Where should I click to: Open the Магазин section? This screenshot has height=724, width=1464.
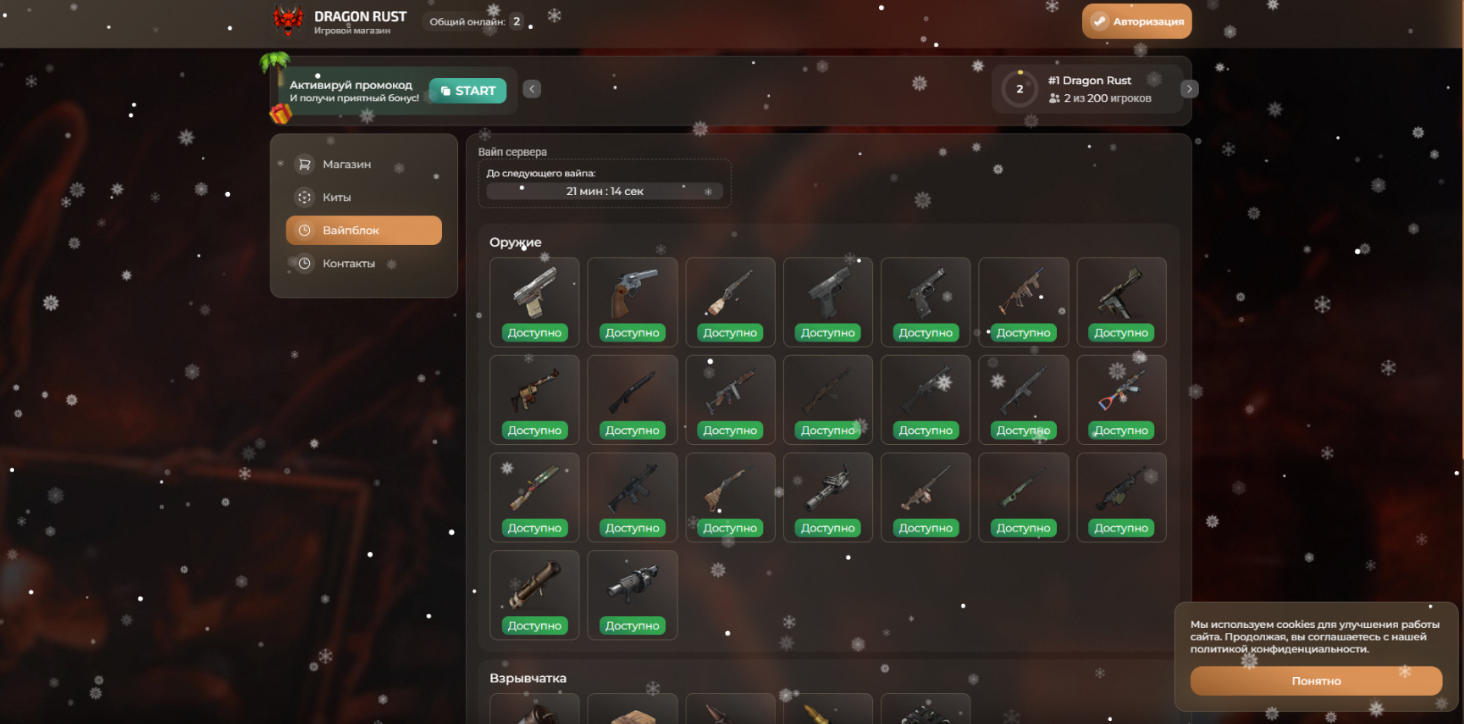(346, 164)
